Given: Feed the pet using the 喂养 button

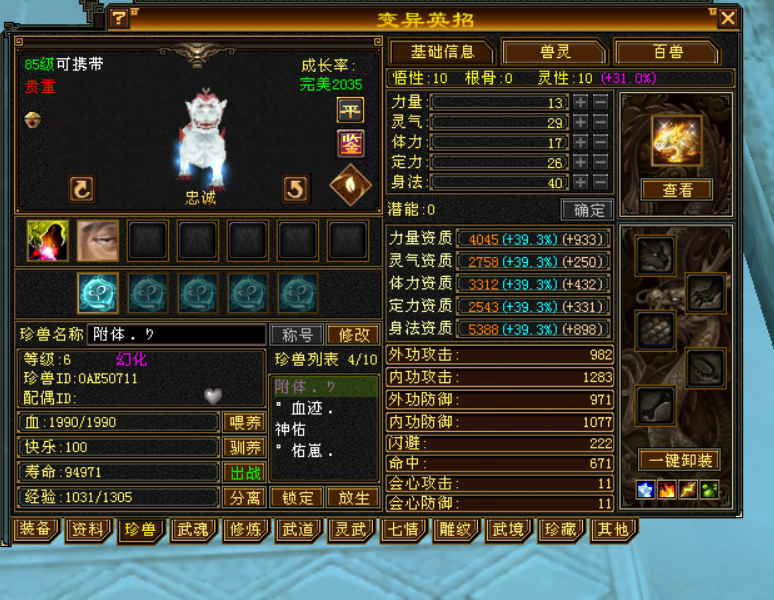Looking at the screenshot, I should click(x=244, y=422).
